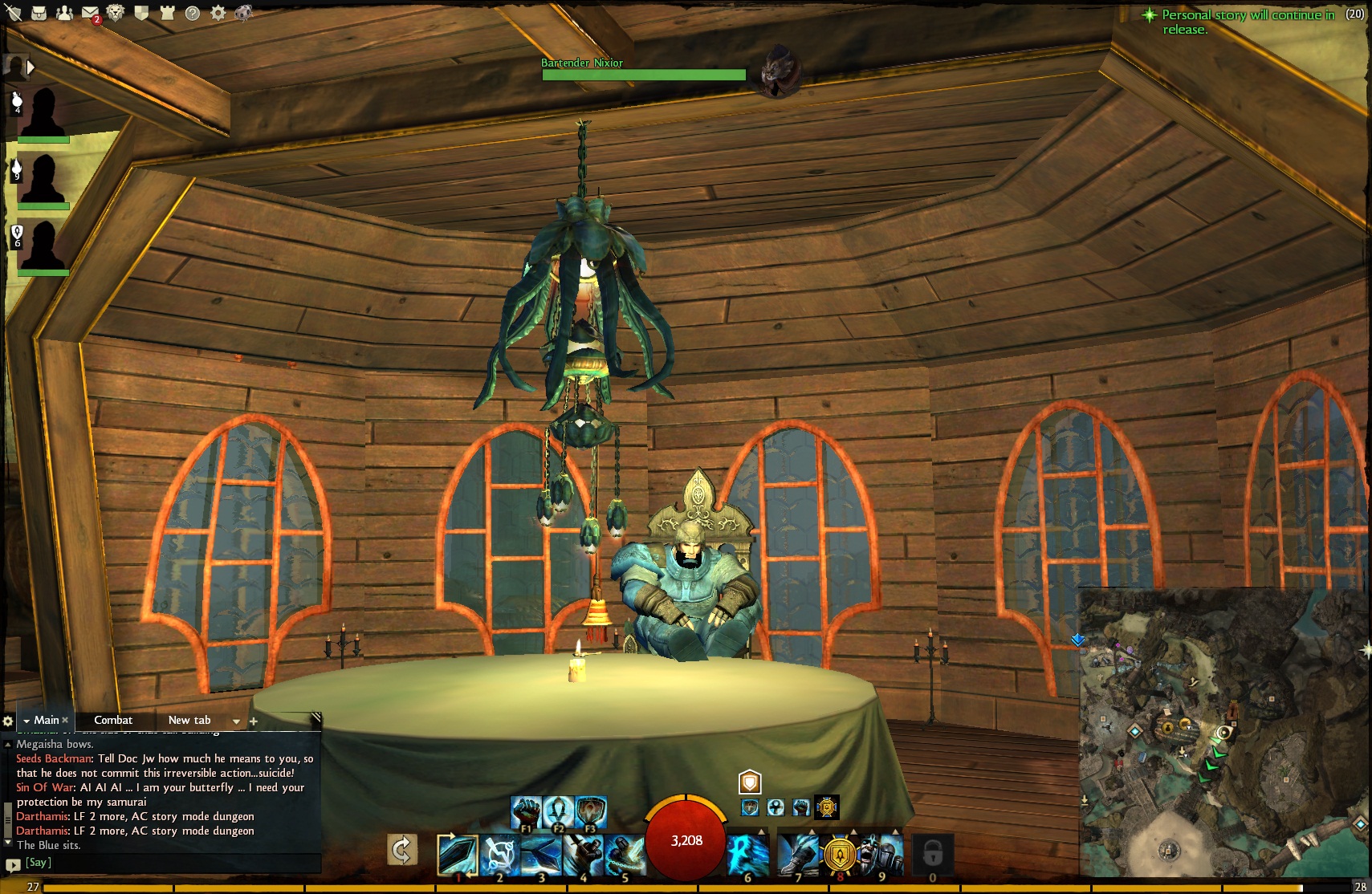
Task: Open the mail envelope with two unread
Action: pos(90,13)
